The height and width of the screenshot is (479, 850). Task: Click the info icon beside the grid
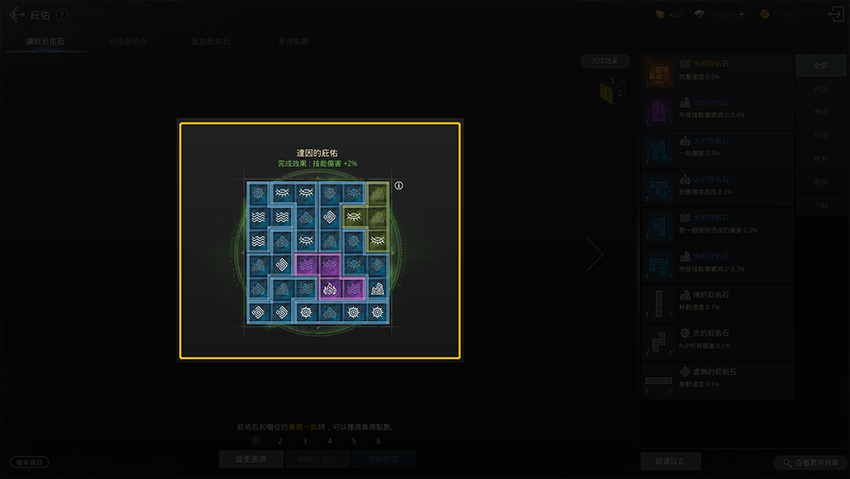(x=398, y=186)
